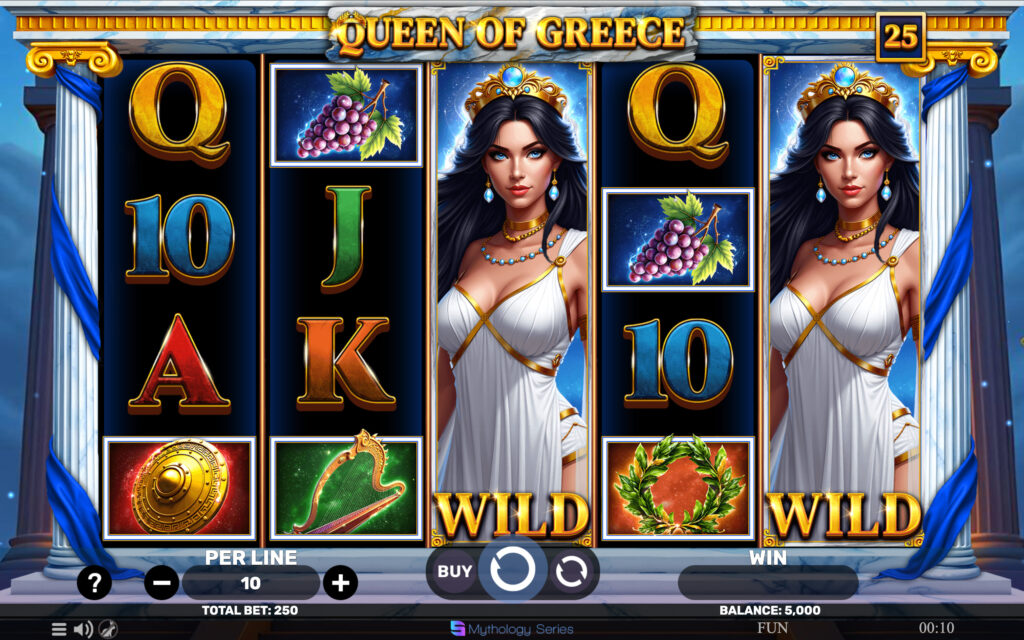Open the hamburger menu
This screenshot has width=1024, height=640.
coord(59,629)
